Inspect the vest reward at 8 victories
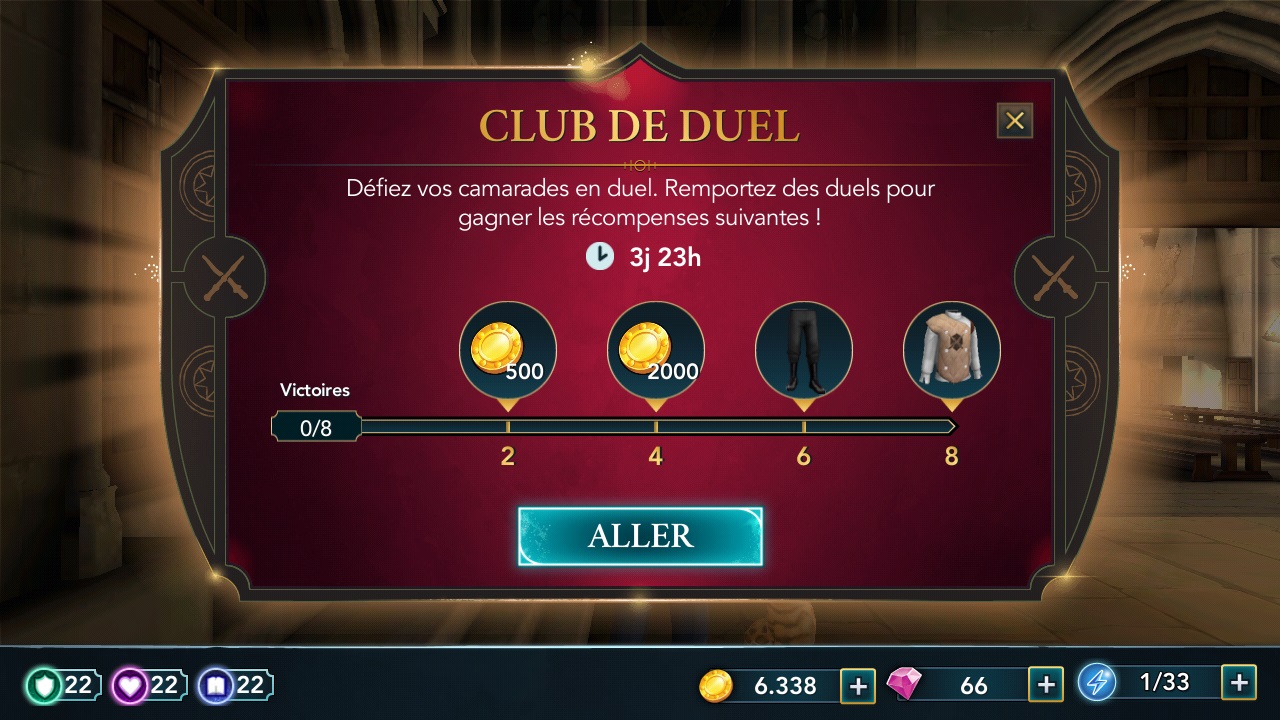 (950, 350)
